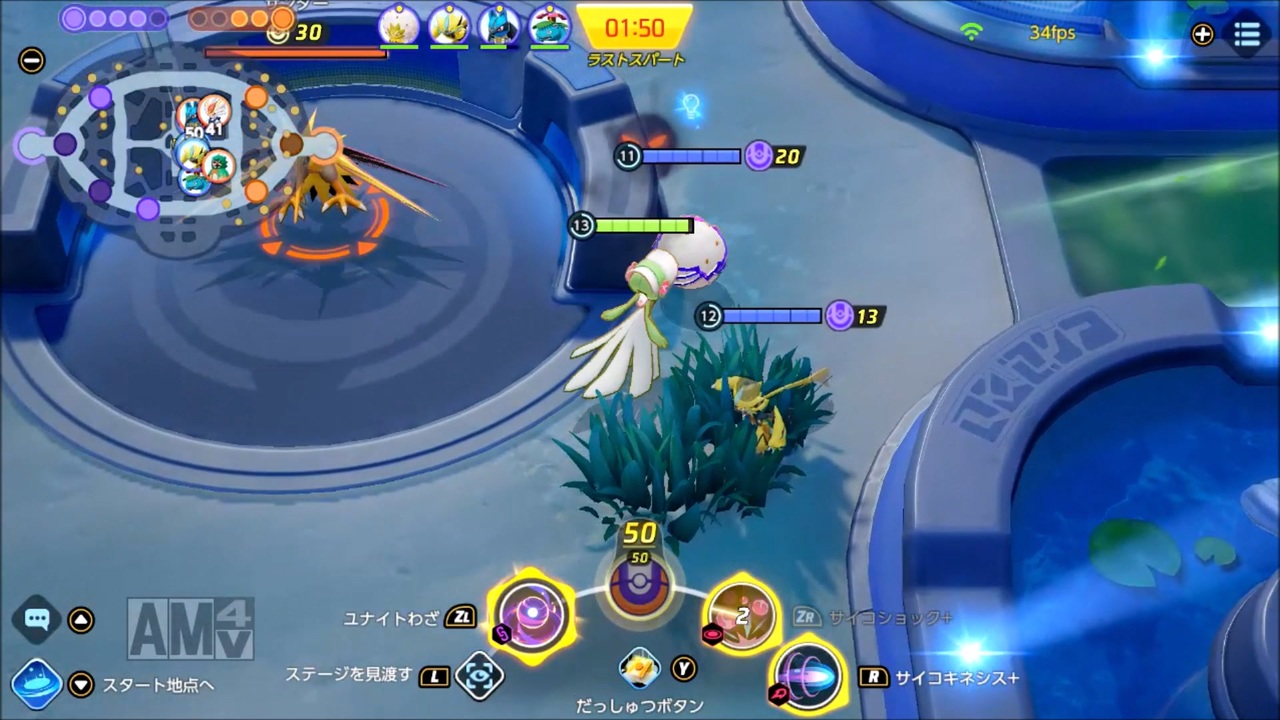This screenshot has height=720, width=1280.
Task: Click the 50/50 score gauge
Action: tap(640, 585)
